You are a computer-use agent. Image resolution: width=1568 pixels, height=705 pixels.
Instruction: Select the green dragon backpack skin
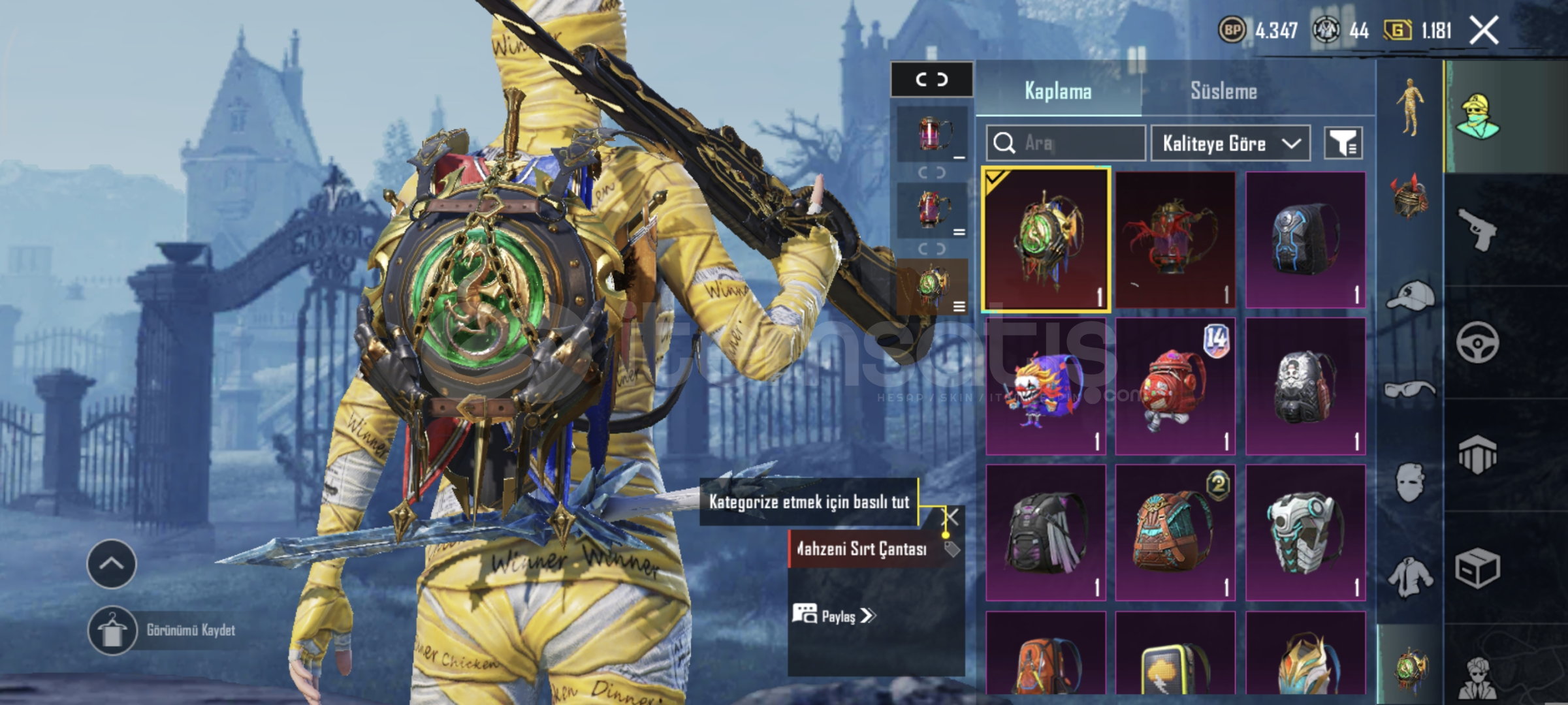[1046, 240]
